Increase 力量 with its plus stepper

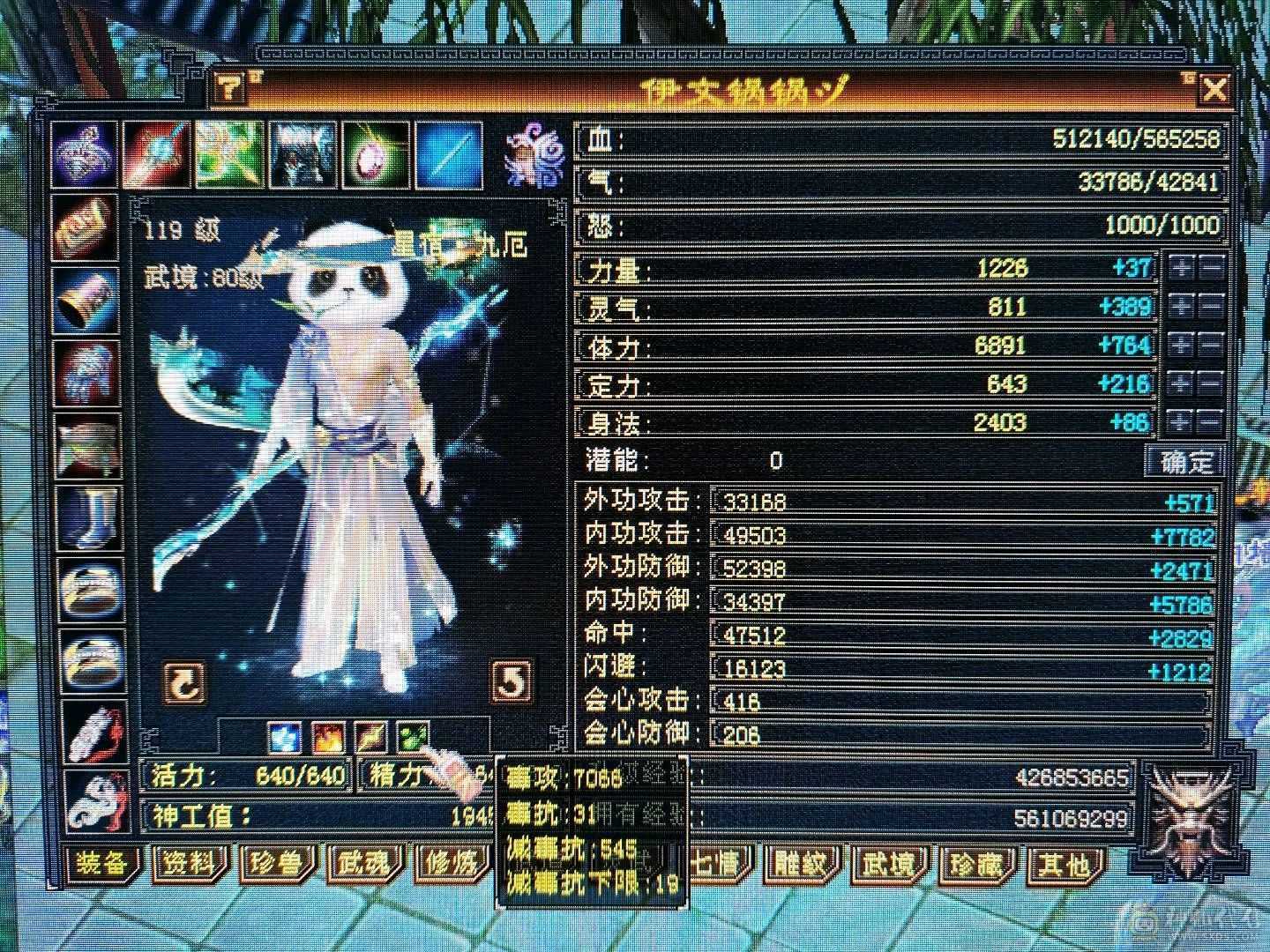(x=1180, y=265)
